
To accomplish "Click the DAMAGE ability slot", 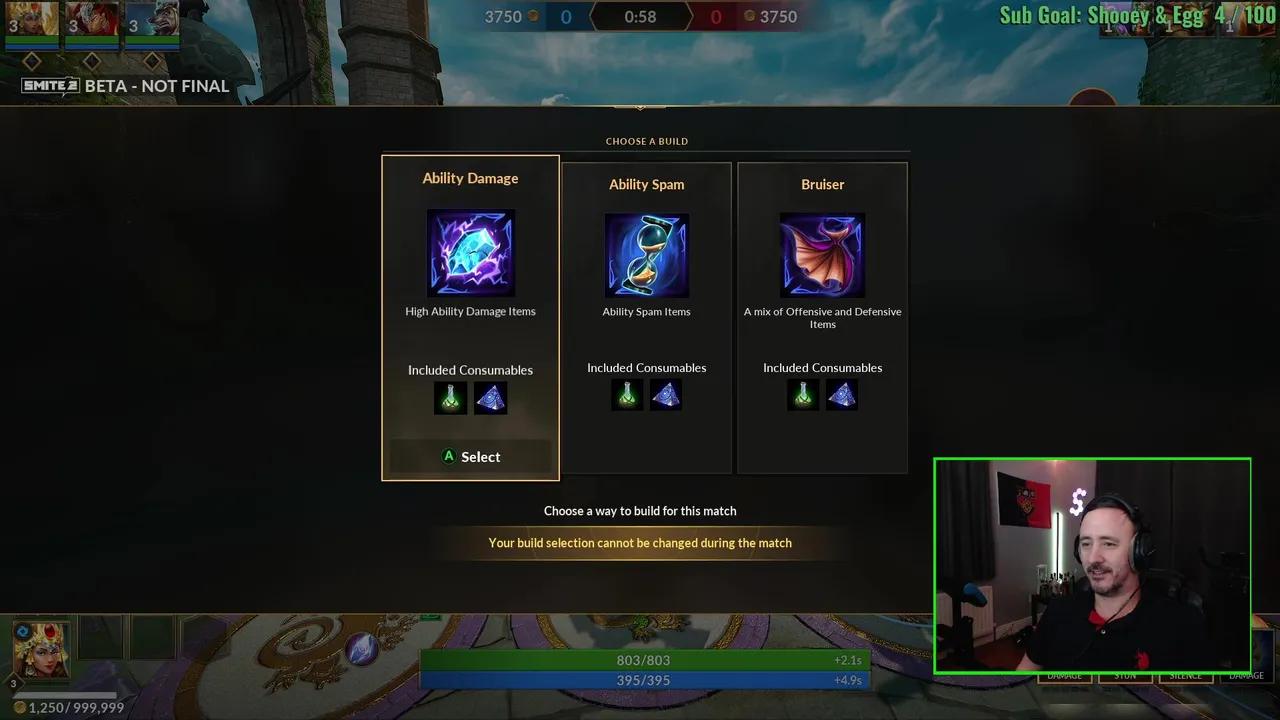I will (x=1065, y=675).
